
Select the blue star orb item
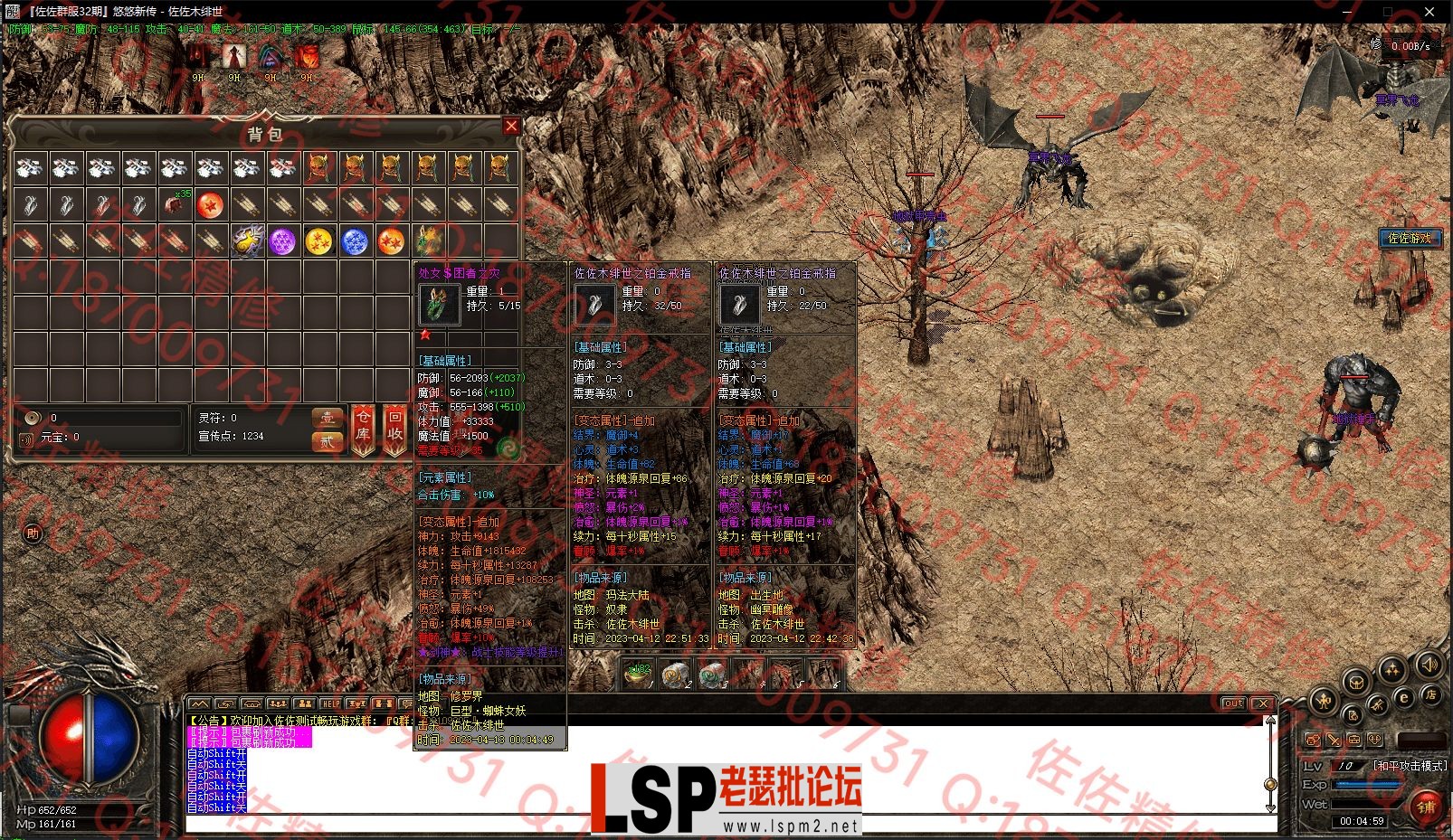click(x=355, y=241)
